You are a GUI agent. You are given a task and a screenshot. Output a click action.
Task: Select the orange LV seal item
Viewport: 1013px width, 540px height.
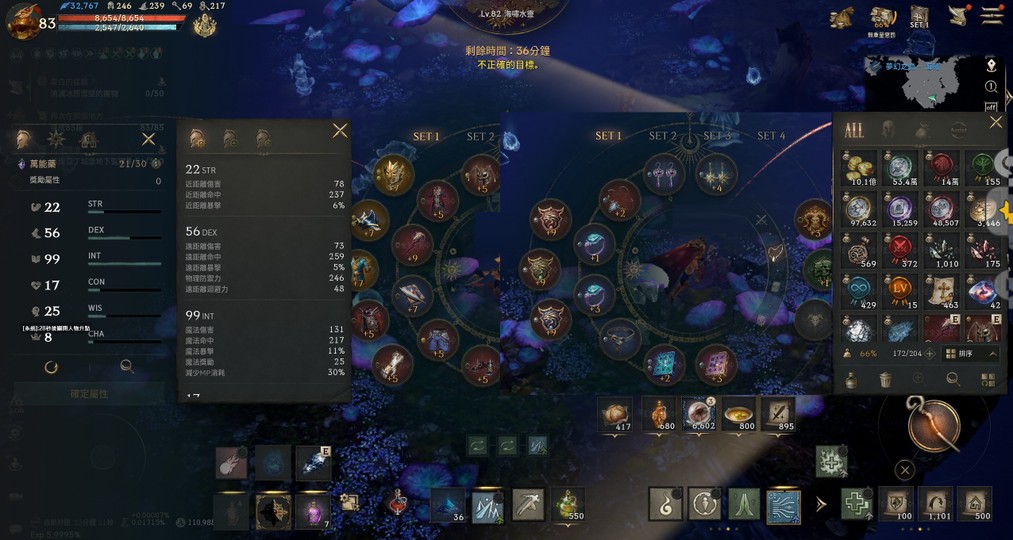point(902,293)
